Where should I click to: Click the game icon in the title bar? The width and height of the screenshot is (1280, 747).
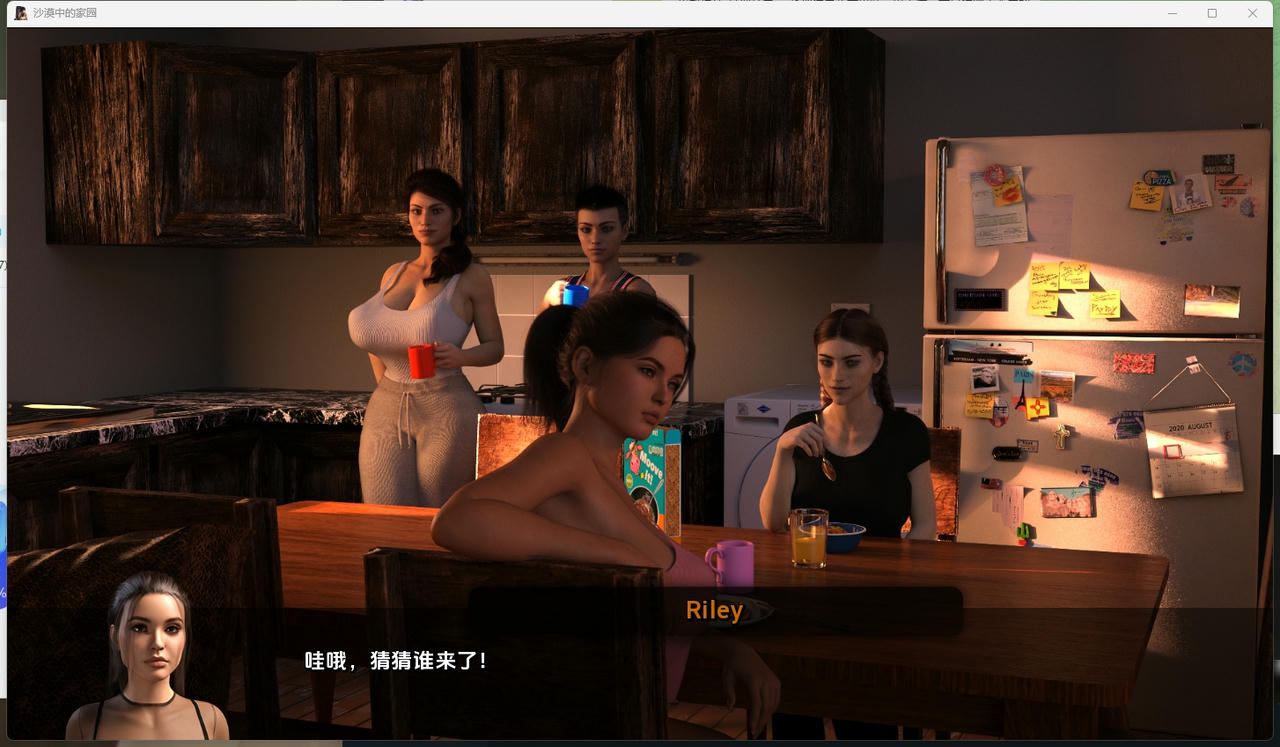point(22,13)
